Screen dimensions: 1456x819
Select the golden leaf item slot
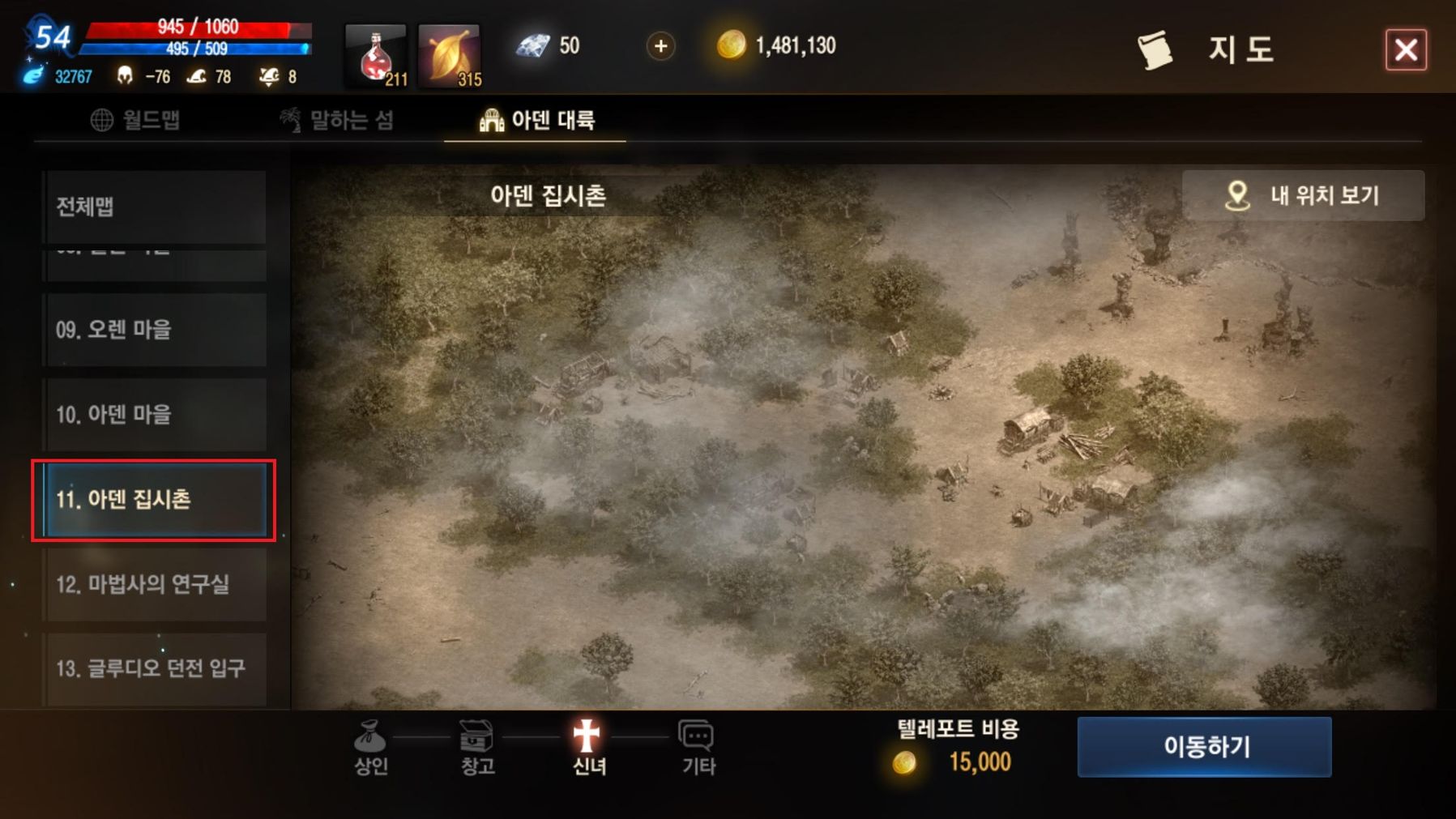pyautogui.click(x=450, y=55)
